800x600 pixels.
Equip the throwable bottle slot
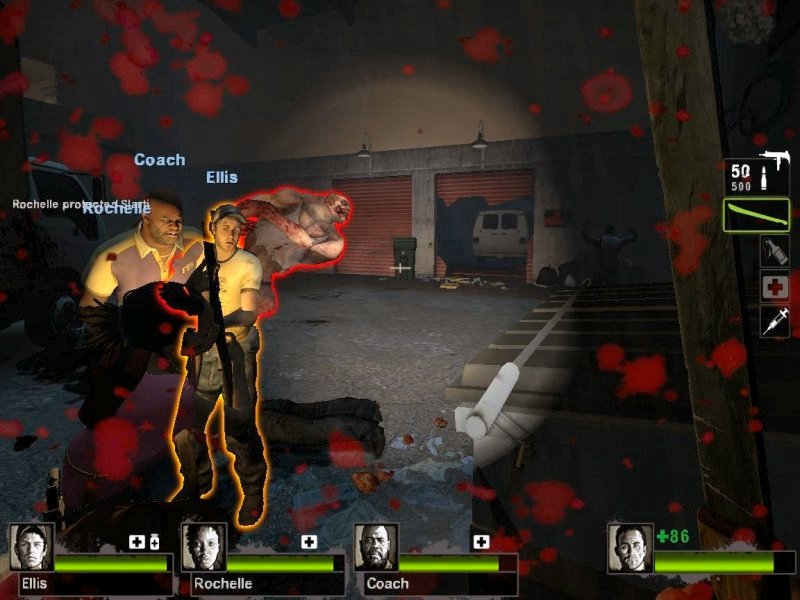(x=774, y=252)
